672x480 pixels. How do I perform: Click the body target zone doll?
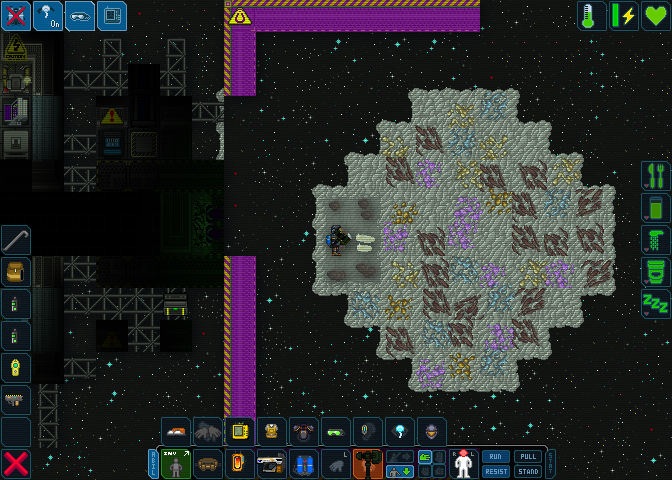coord(463,464)
